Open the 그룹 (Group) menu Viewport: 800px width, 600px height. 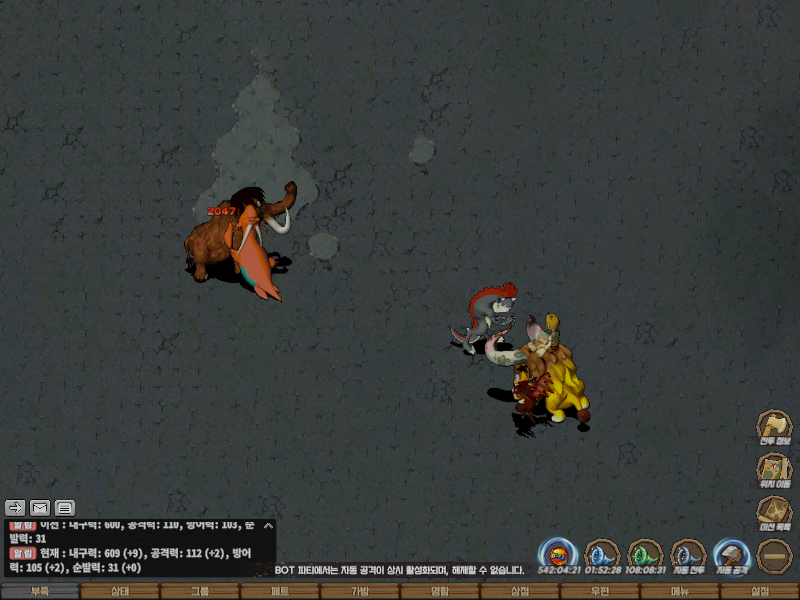[200, 592]
